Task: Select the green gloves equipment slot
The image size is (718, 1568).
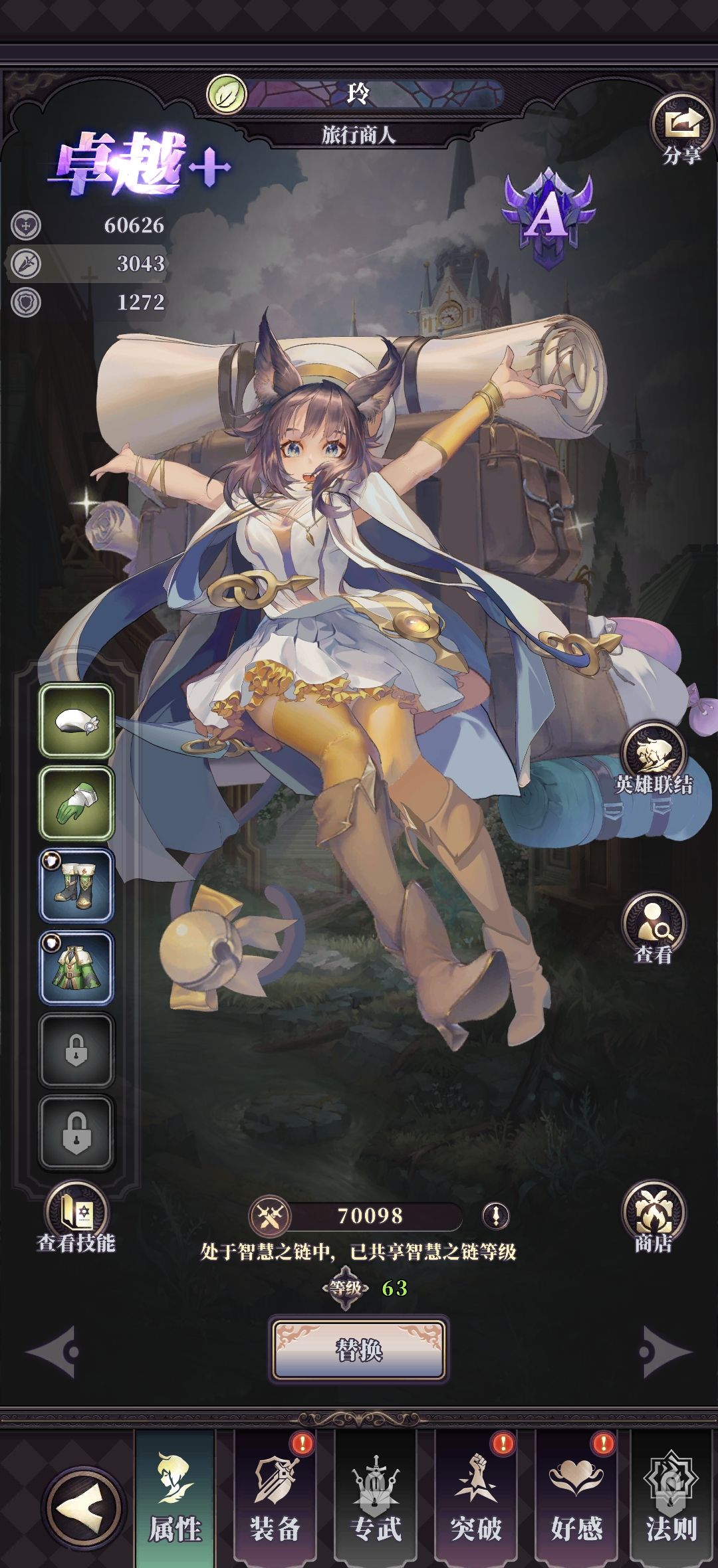Action: point(76,803)
